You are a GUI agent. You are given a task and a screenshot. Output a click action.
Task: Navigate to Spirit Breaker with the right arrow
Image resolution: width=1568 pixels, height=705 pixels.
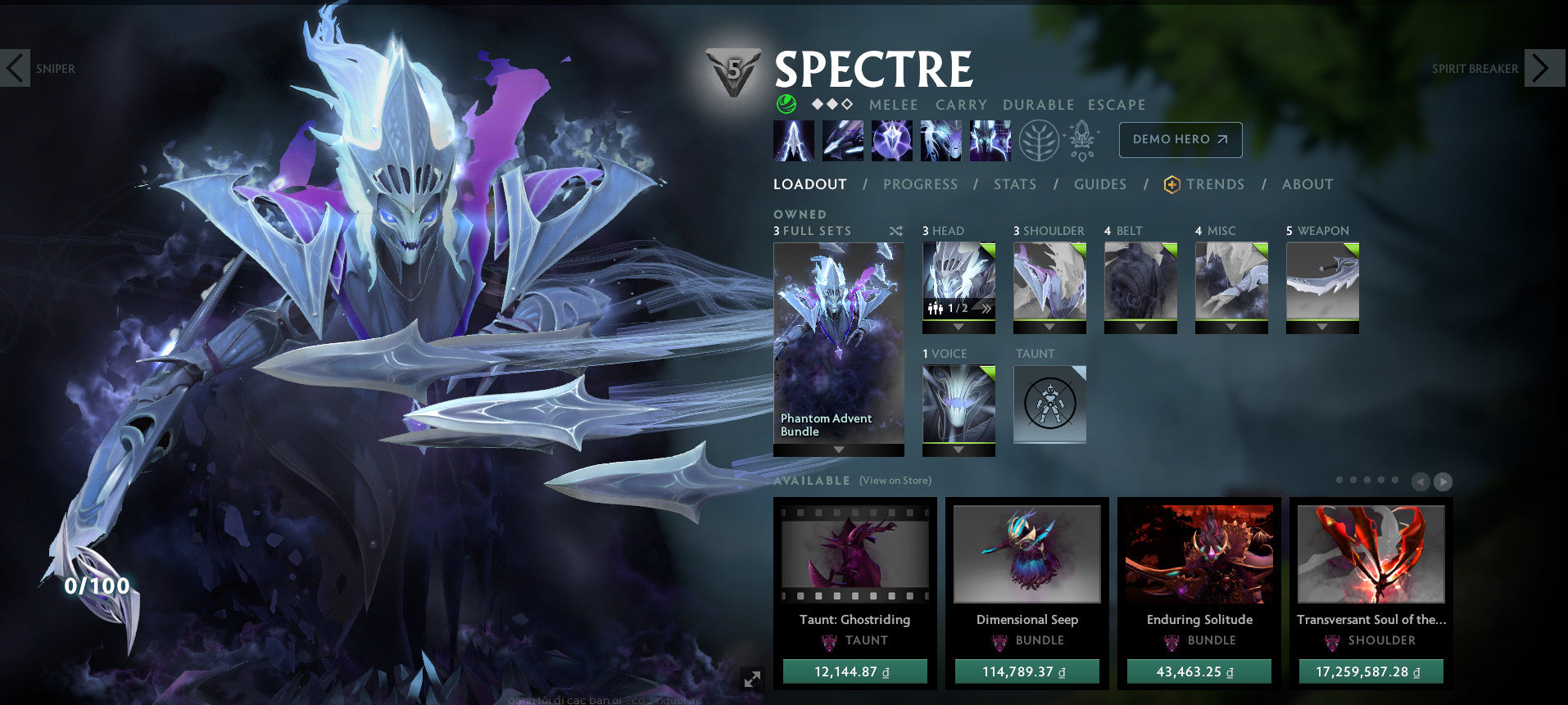coord(1544,68)
